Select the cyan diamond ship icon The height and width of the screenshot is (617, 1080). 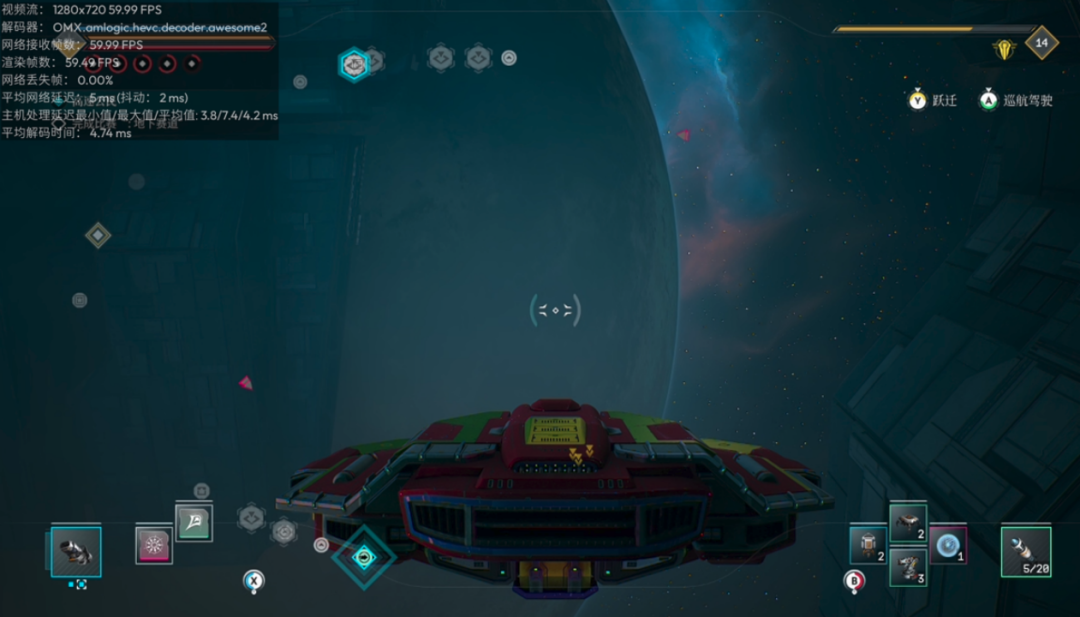(364, 557)
